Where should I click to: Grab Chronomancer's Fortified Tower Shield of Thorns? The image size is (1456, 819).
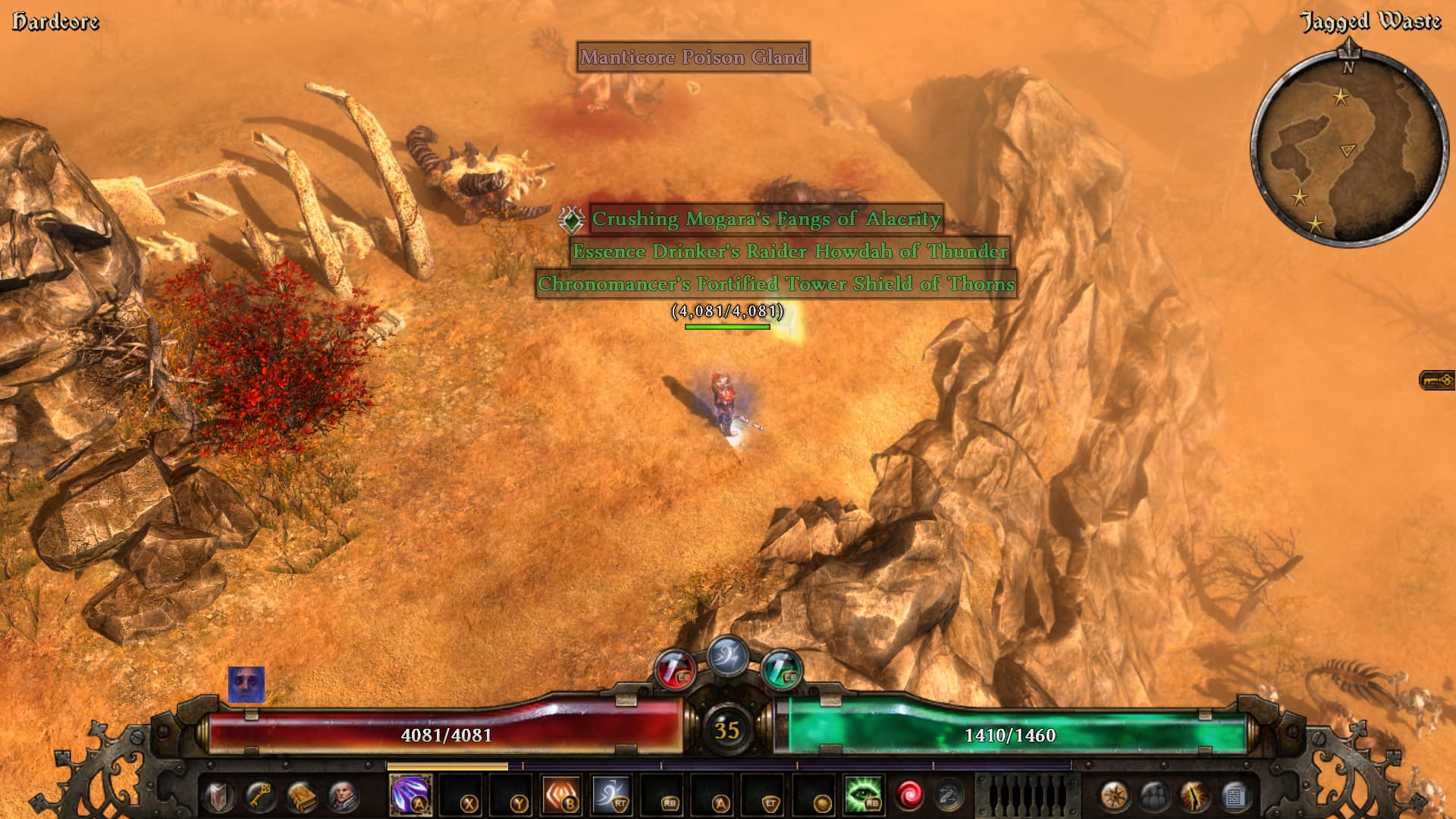pos(776,284)
